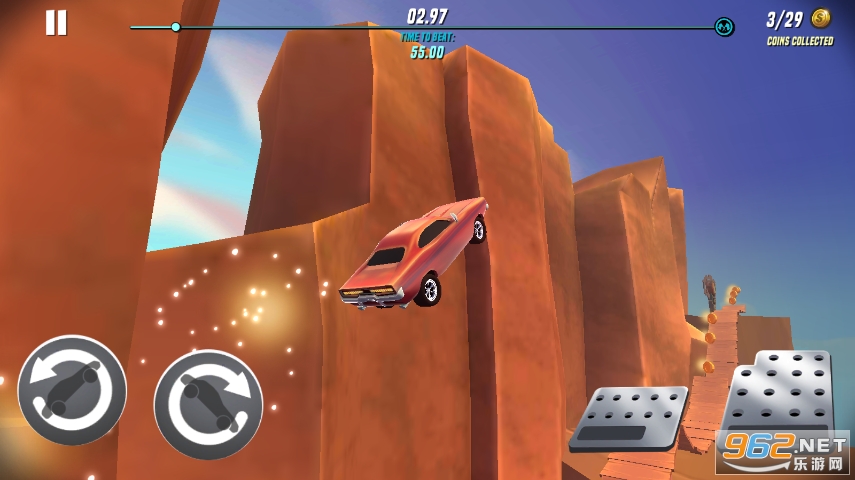Tilt the car counter-clockwise
Screen dimensions: 855x480
(x=72, y=390)
